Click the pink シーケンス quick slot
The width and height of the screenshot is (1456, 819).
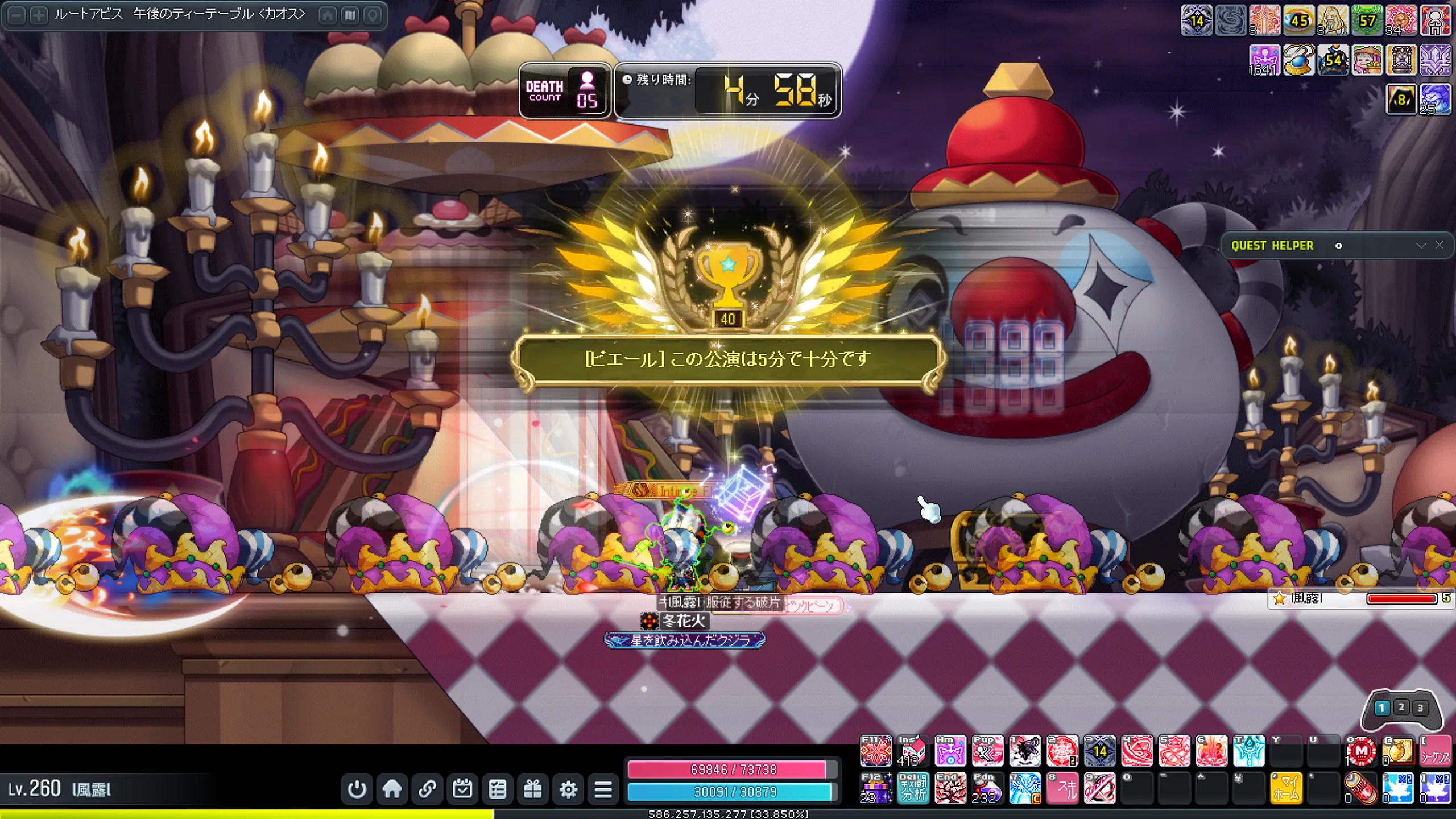(1434, 751)
